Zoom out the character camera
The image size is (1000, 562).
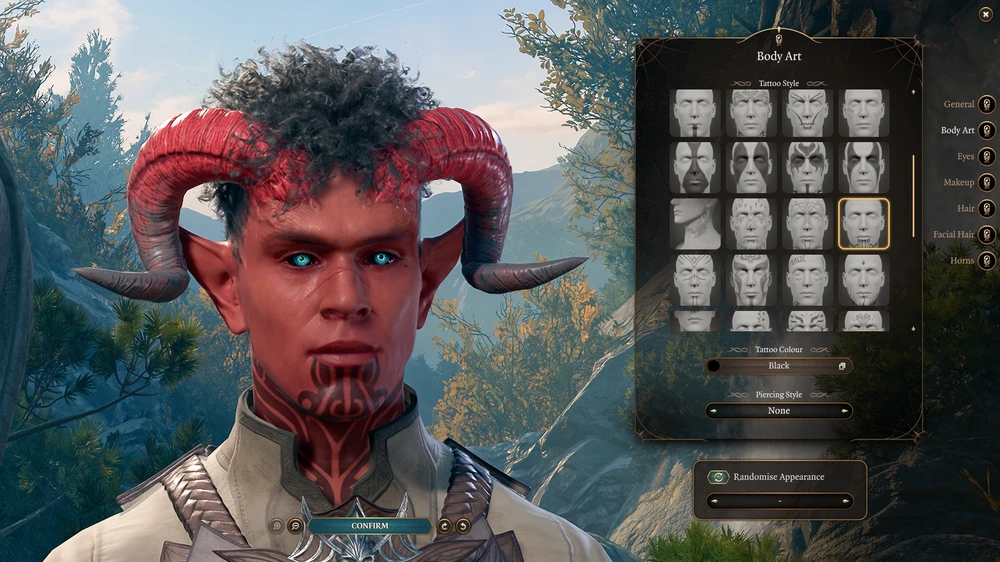coord(295,526)
